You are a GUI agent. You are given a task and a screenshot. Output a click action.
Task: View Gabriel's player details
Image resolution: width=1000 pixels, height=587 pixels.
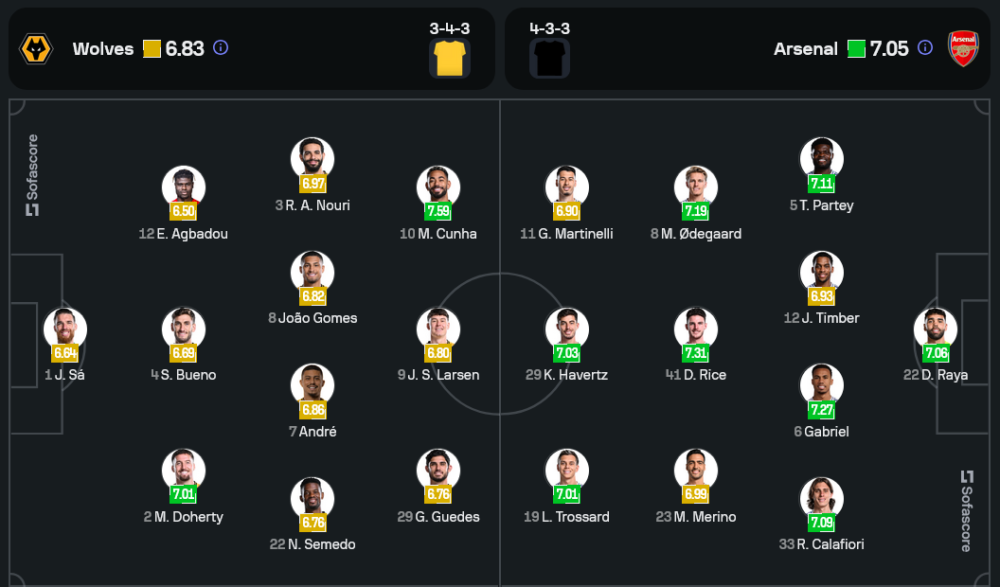click(x=821, y=386)
